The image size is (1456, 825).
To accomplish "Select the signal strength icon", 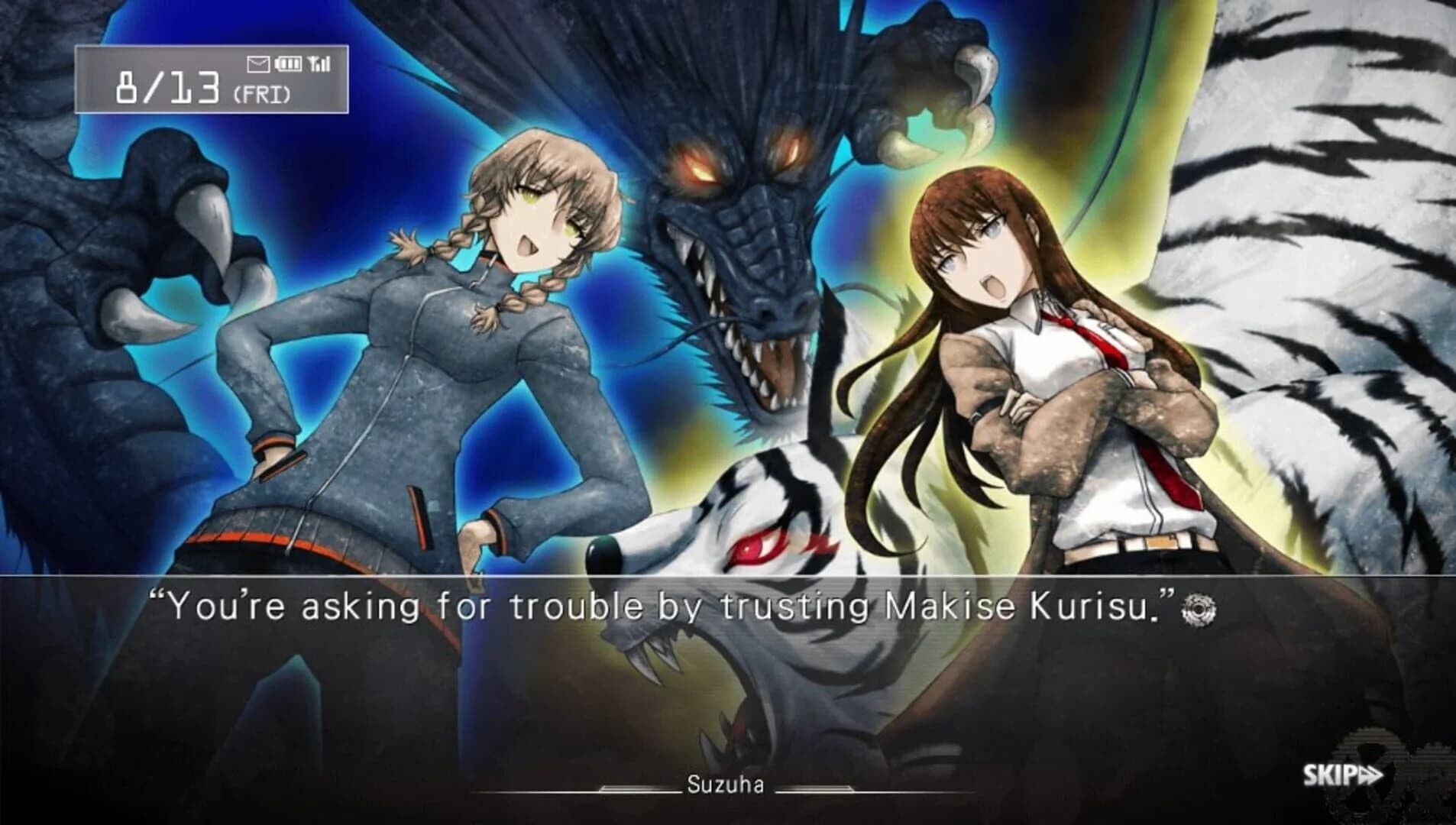I will [x=319, y=63].
